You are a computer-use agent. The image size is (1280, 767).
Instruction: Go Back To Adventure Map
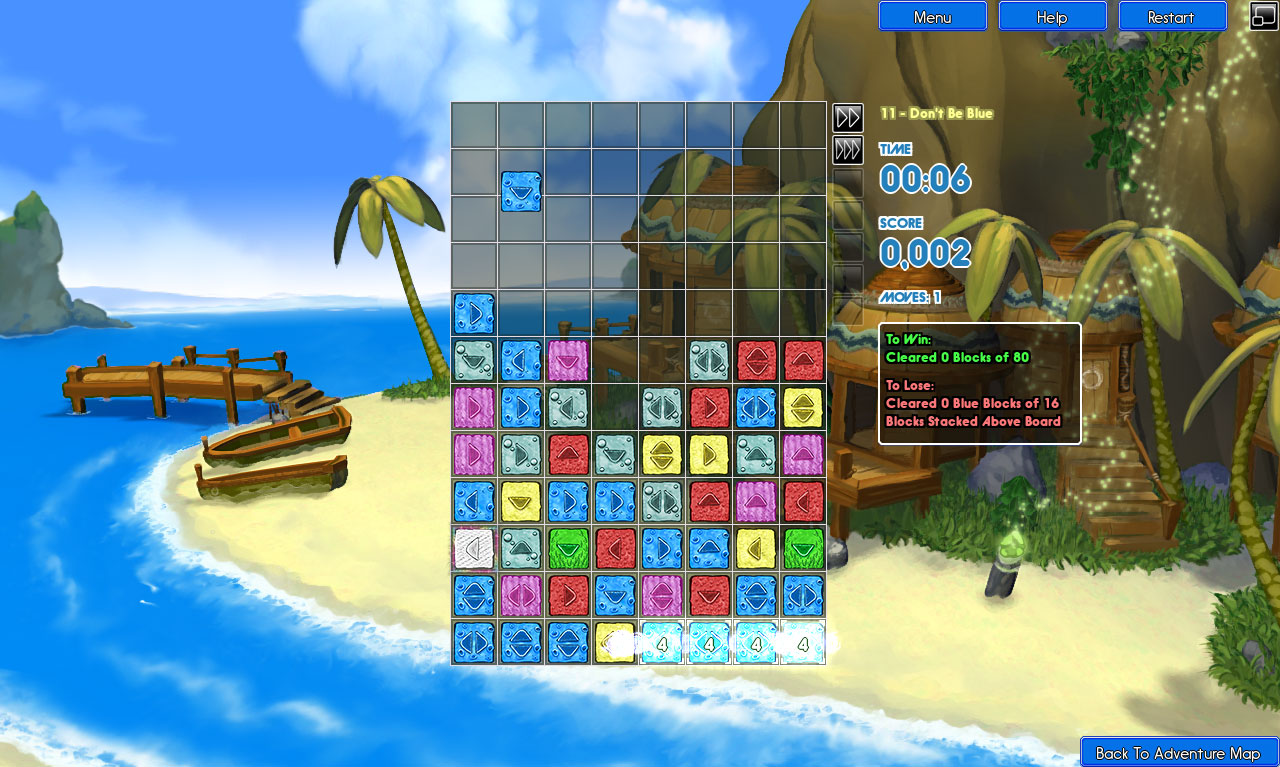coord(1177,752)
